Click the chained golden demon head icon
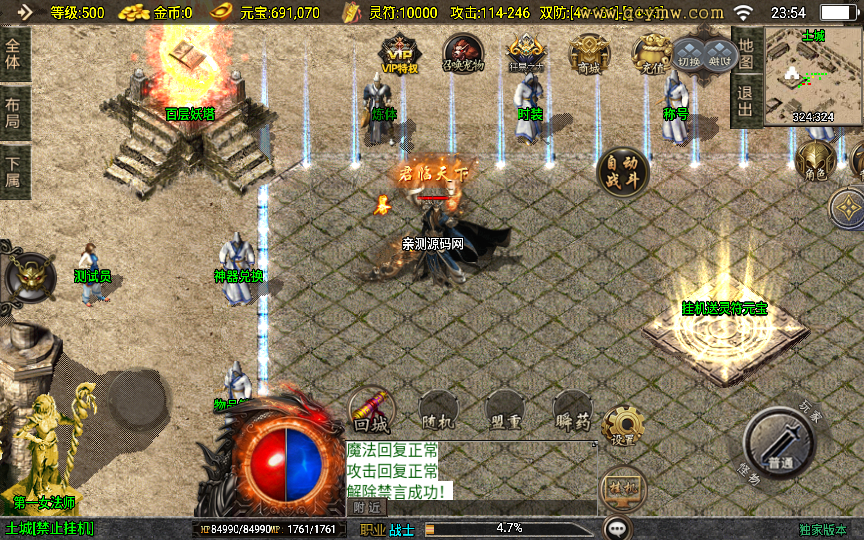Screen dimensions: 864x540 click(29, 274)
